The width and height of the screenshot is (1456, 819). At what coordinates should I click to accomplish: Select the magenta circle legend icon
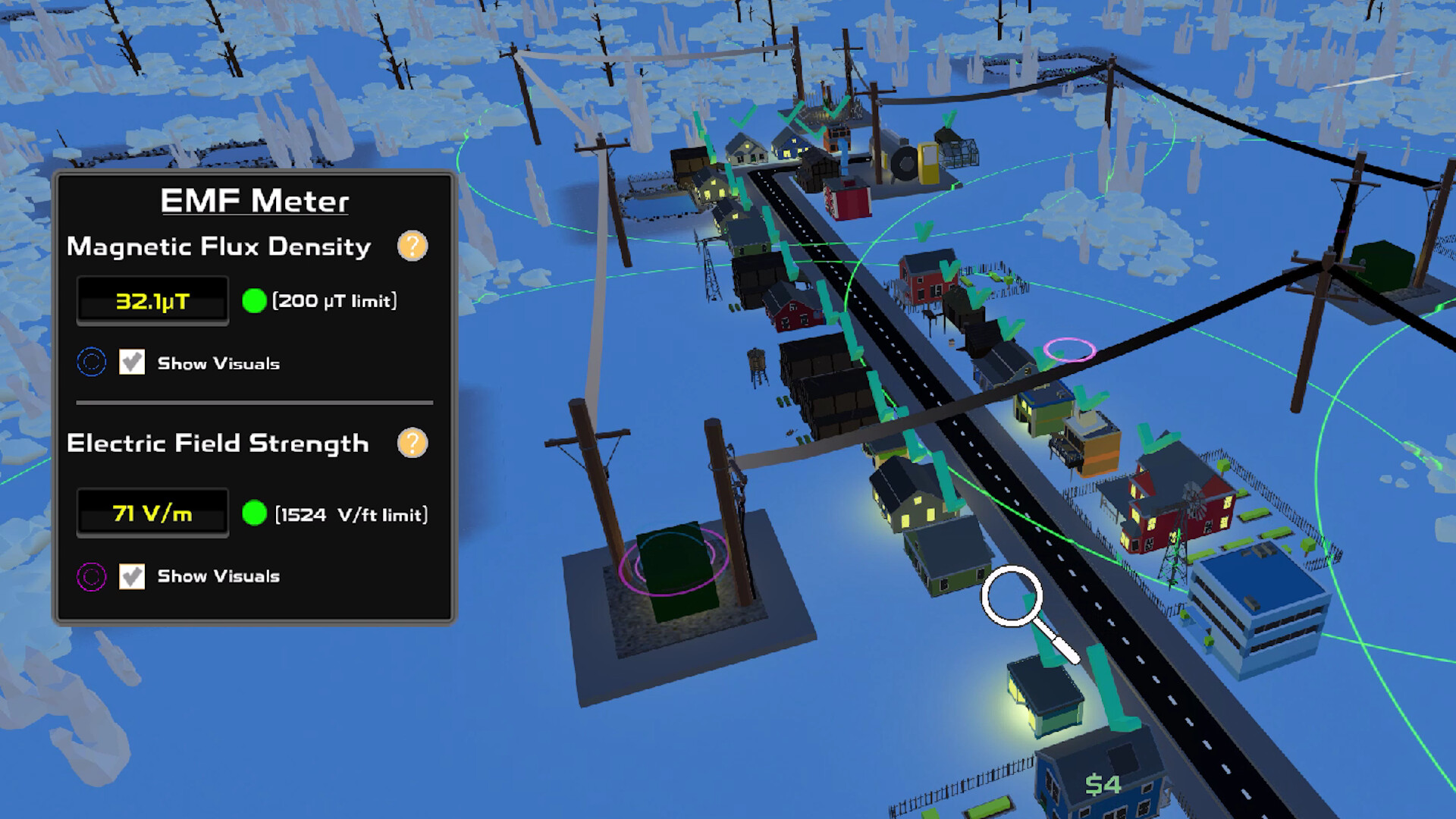(x=91, y=576)
